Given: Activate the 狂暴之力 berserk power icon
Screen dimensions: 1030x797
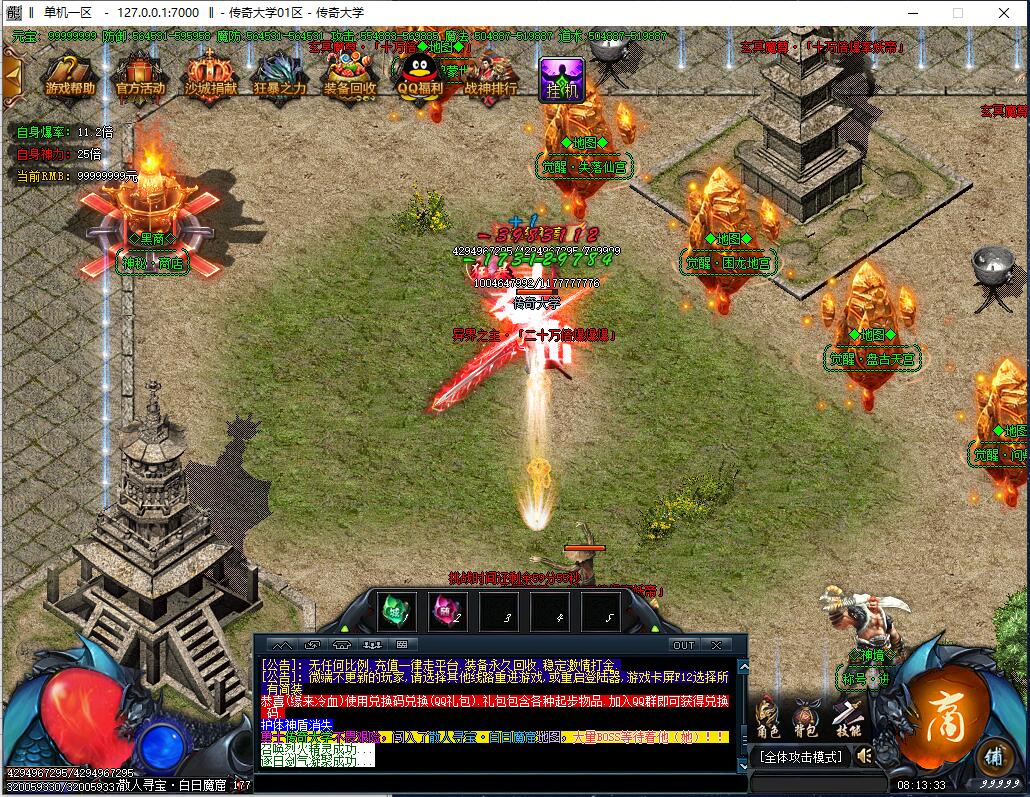Looking at the screenshot, I should click(x=280, y=73).
